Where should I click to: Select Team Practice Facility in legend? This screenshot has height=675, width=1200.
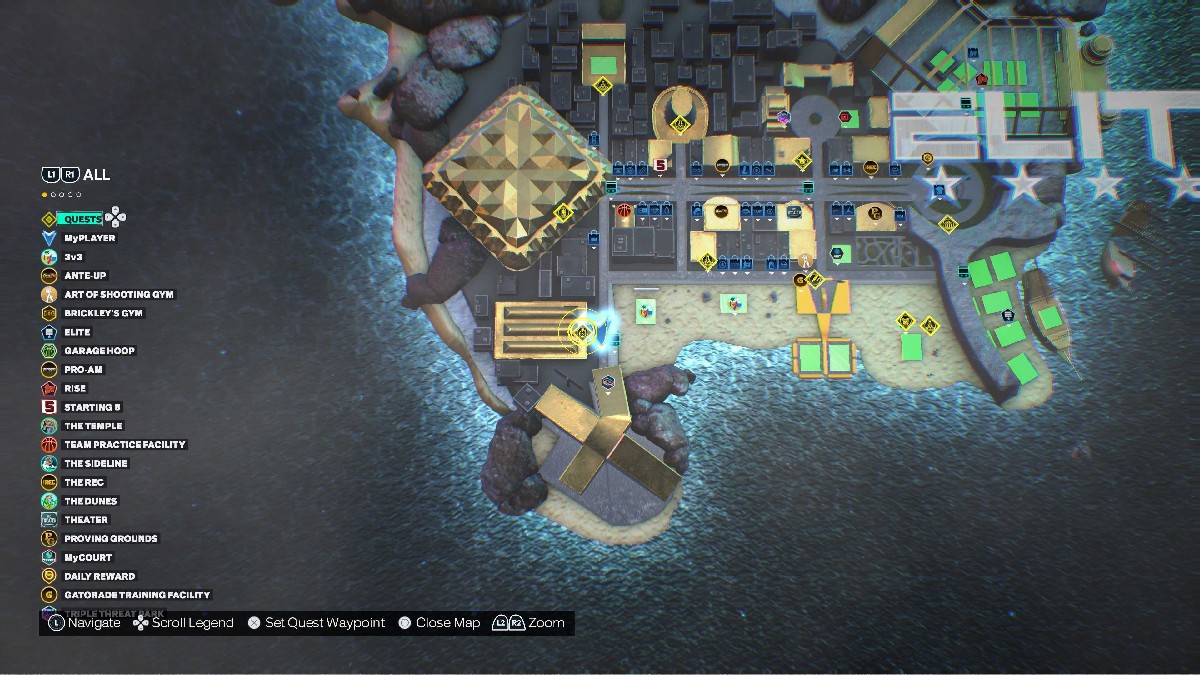point(125,444)
